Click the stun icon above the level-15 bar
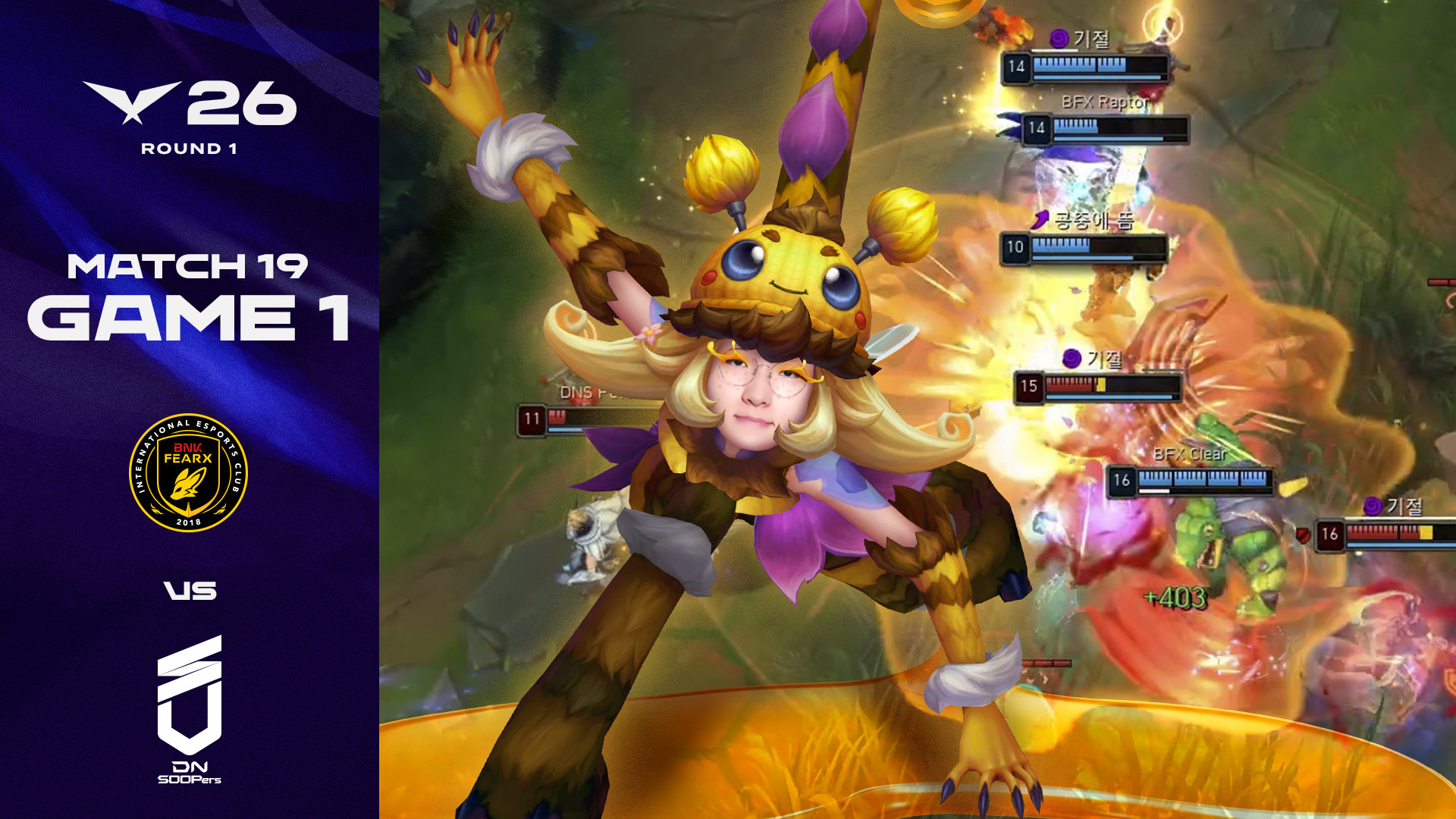The height and width of the screenshot is (819, 1456). tap(1072, 358)
